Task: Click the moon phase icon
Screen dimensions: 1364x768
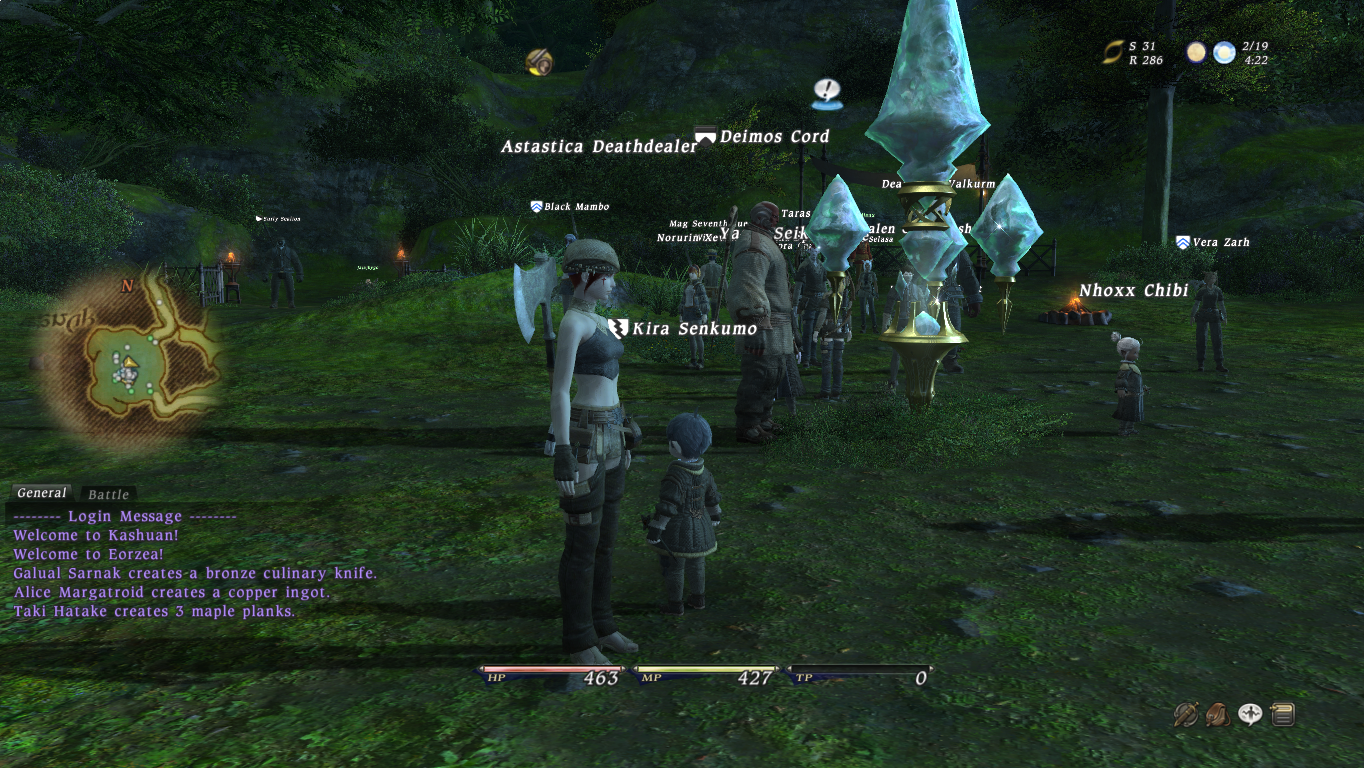Action: point(1196,52)
